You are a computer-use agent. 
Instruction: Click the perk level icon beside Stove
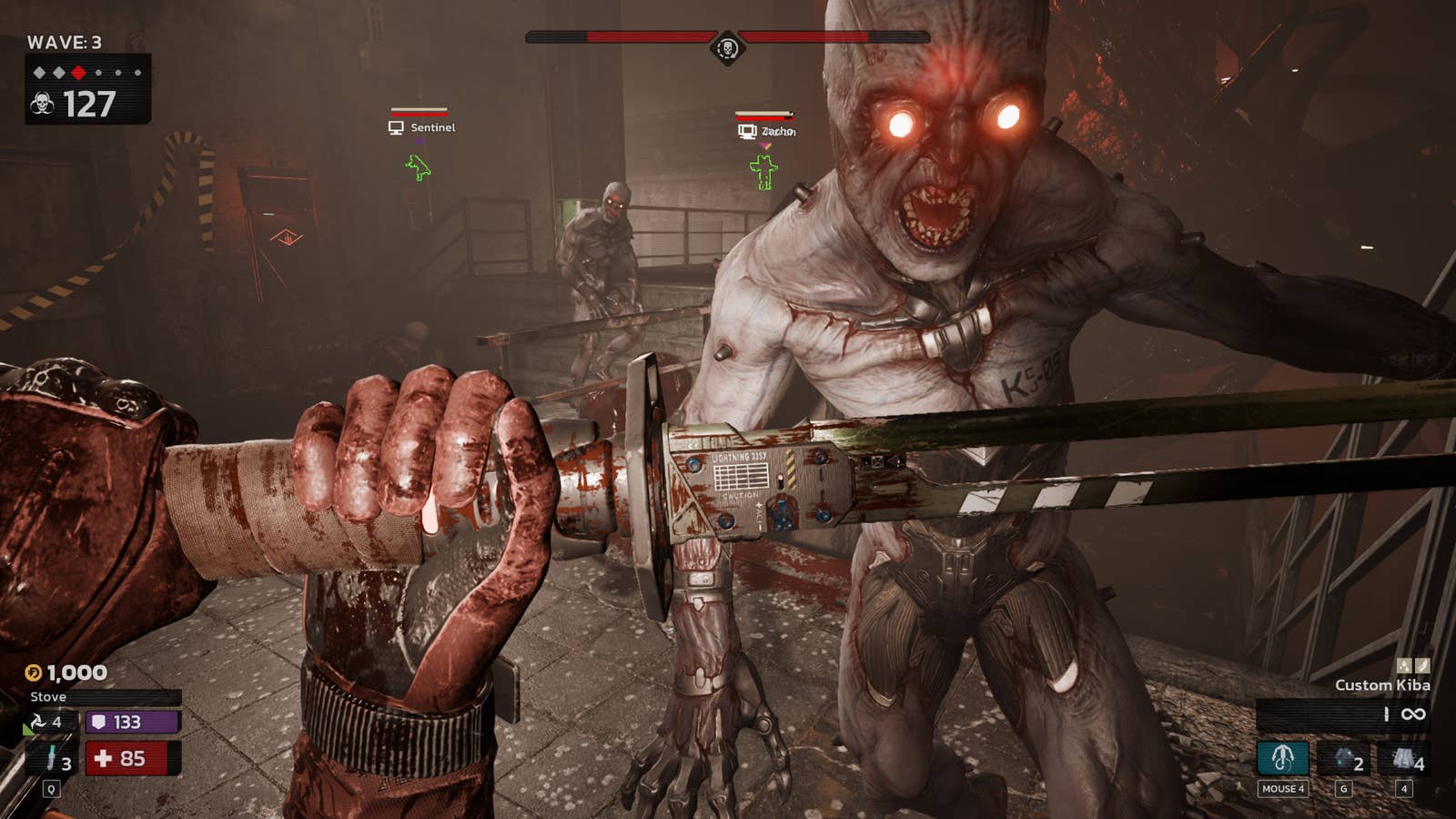38,723
